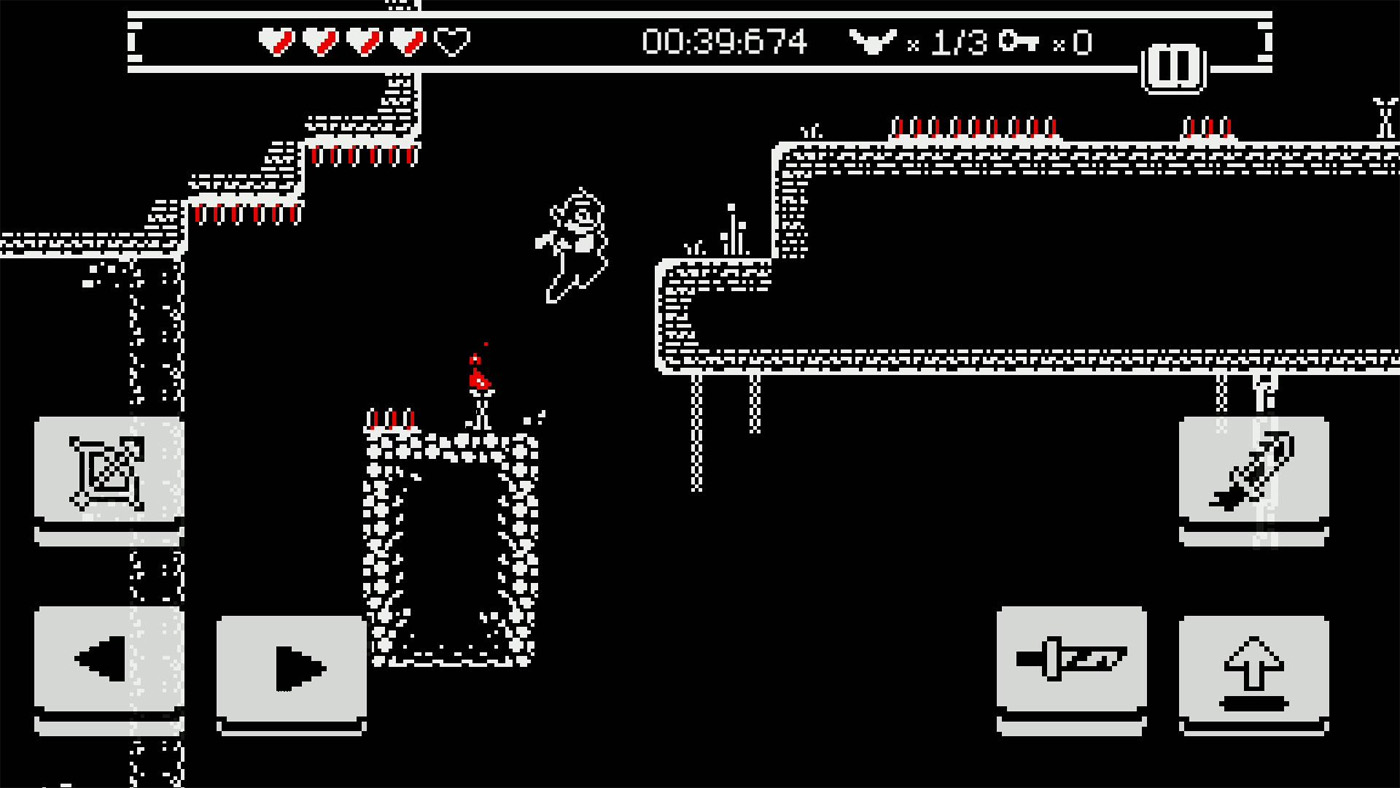Click the second heart in the health bar

point(319,42)
